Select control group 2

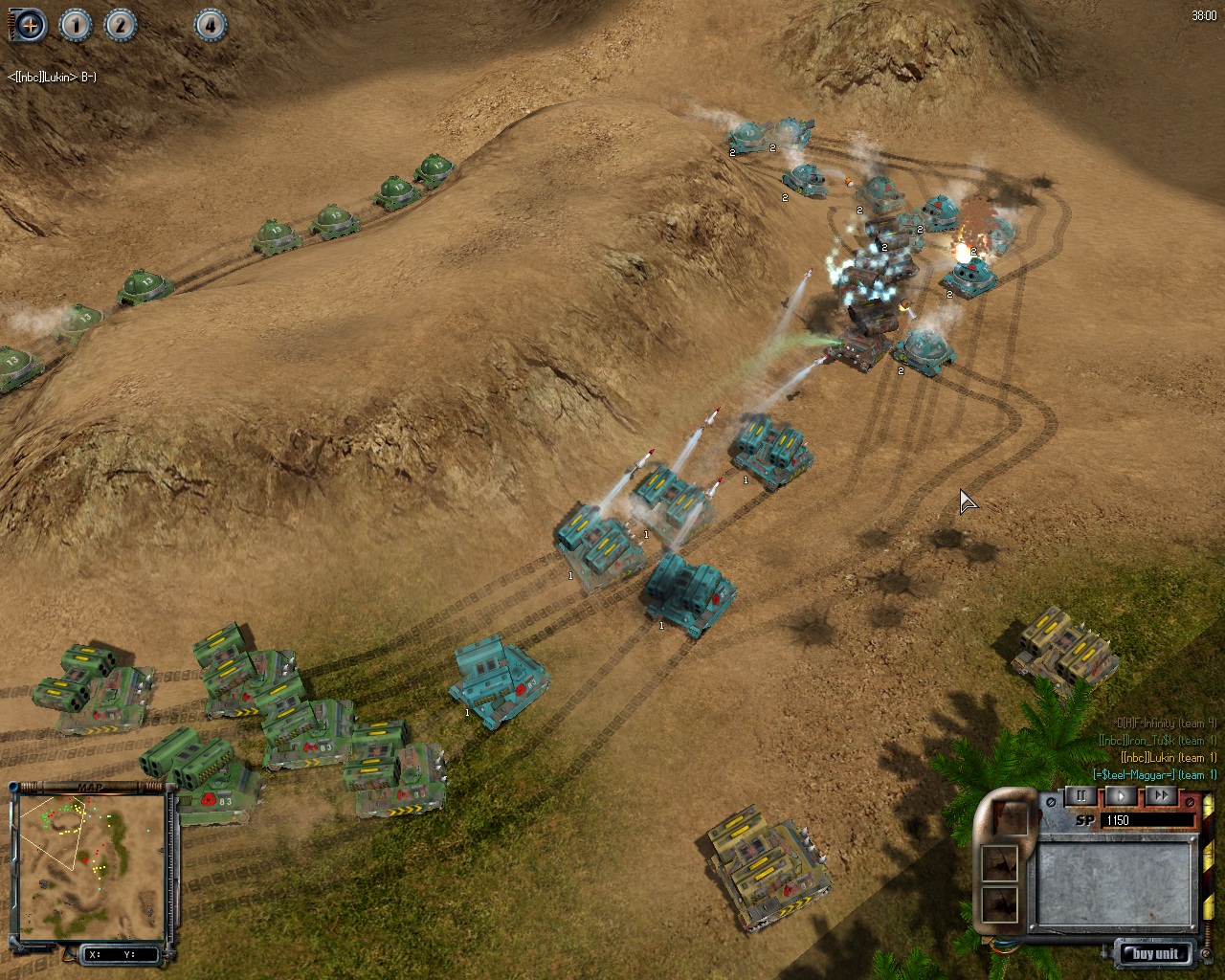pyautogui.click(x=120, y=25)
